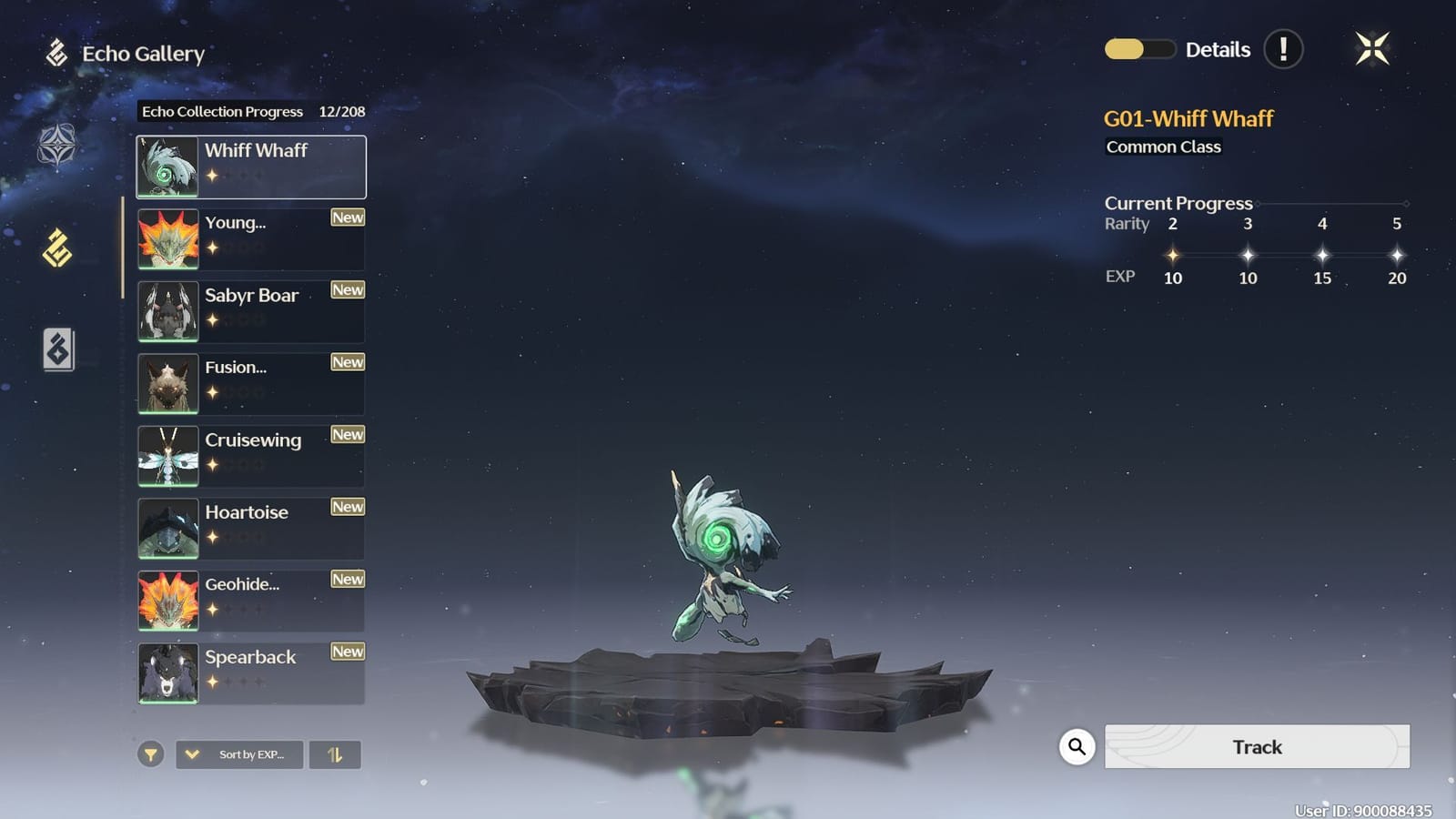1456x819 pixels.
Task: Click the Common Class label
Action: pos(1163,147)
